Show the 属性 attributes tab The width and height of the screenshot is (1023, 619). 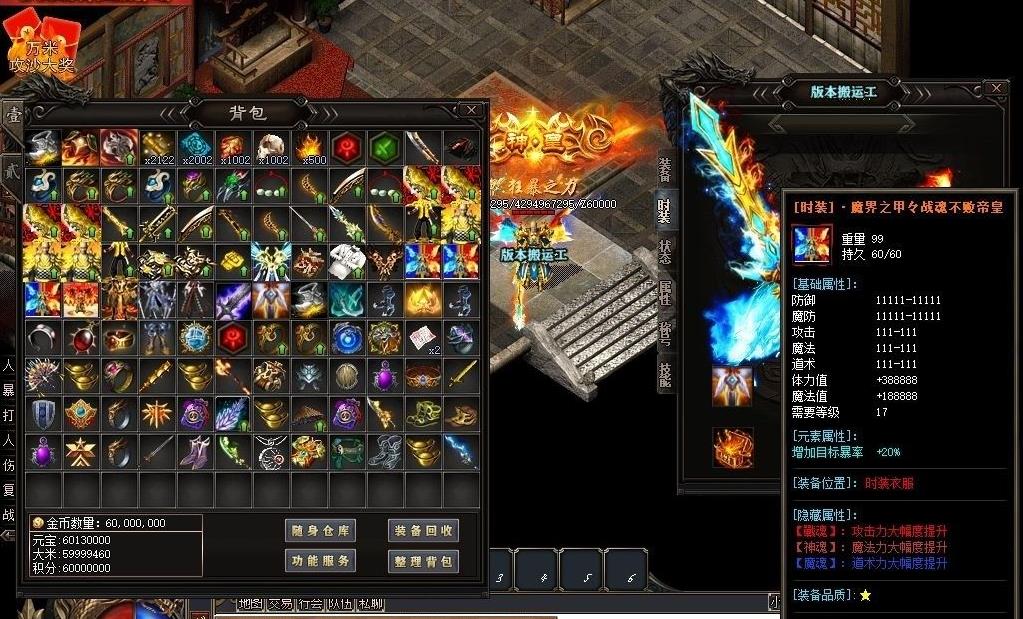pos(665,293)
